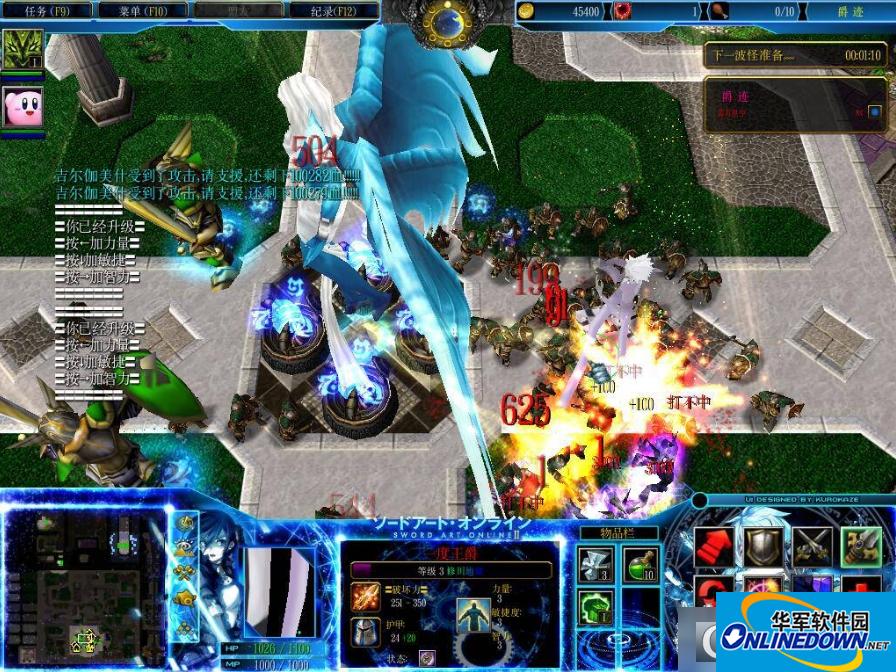The width and height of the screenshot is (896, 672).
Task: Open the 纪录 message log
Action: (332, 11)
